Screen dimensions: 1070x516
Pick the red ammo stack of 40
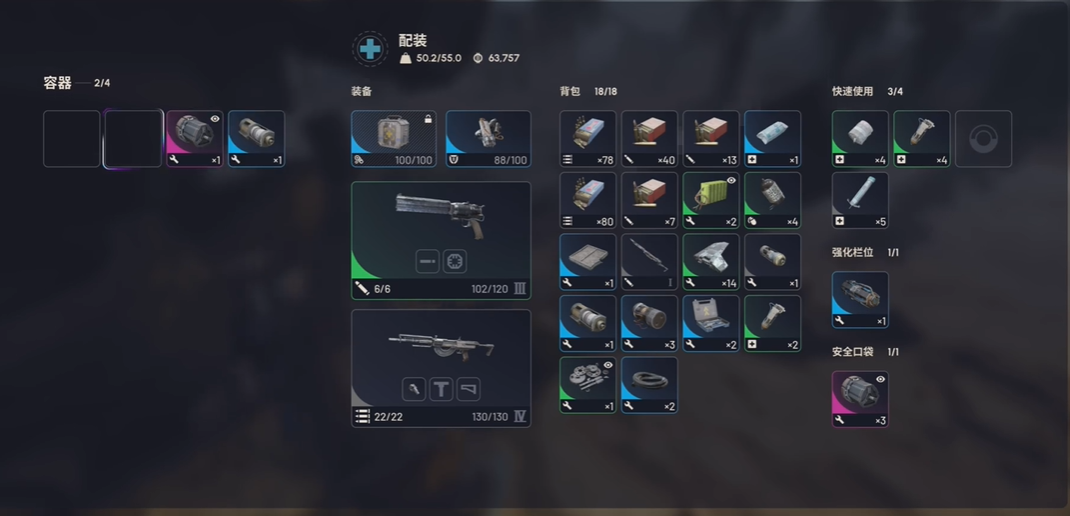pos(650,138)
